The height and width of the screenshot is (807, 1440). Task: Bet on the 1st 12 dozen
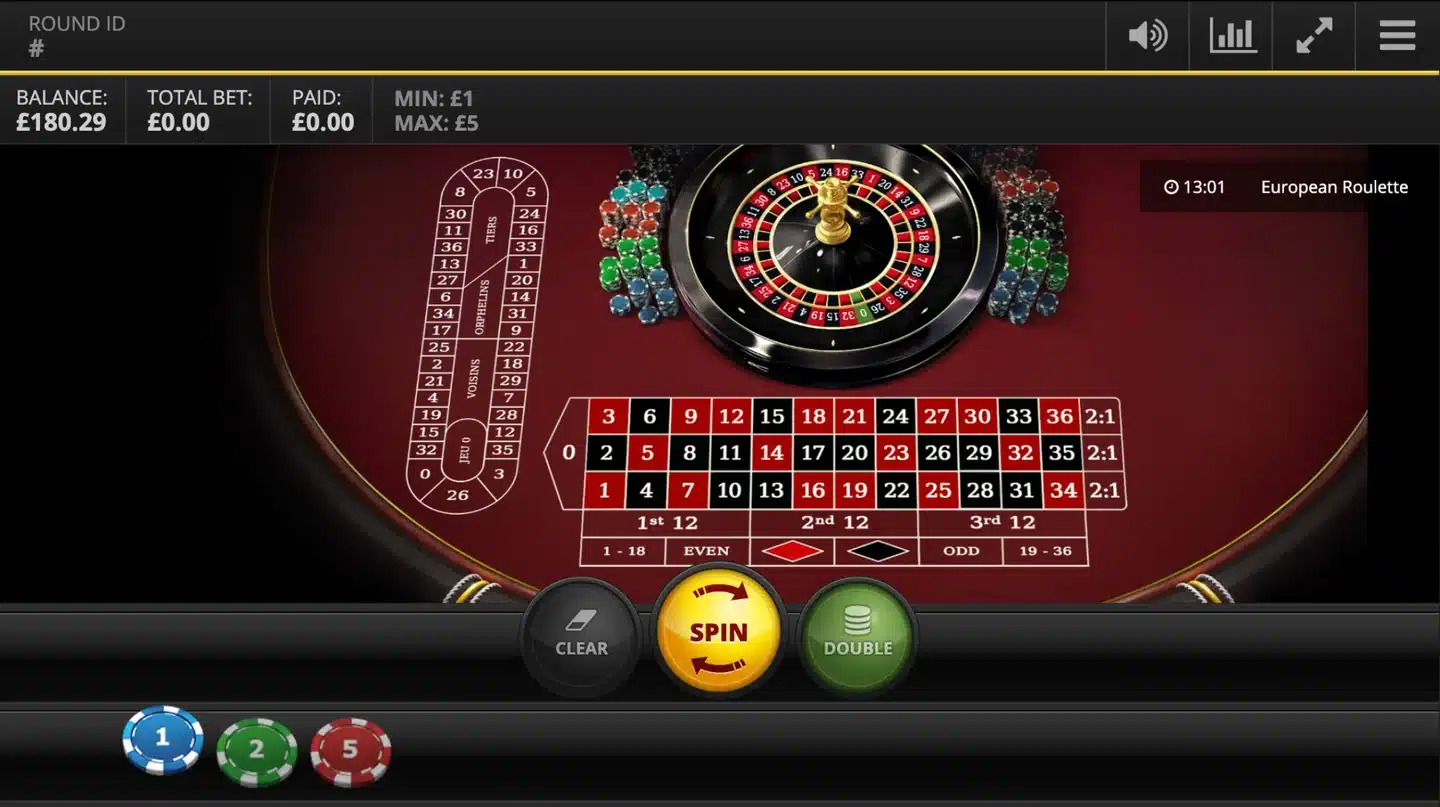click(x=666, y=521)
